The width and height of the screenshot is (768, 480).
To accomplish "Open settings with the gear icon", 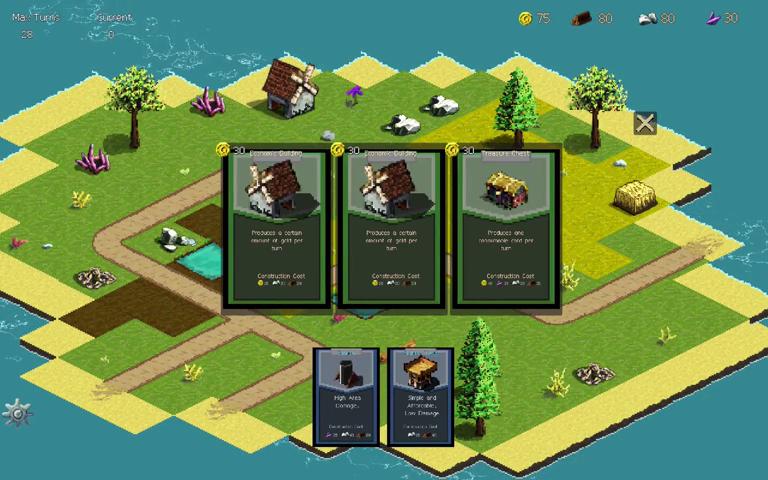I will [x=17, y=412].
